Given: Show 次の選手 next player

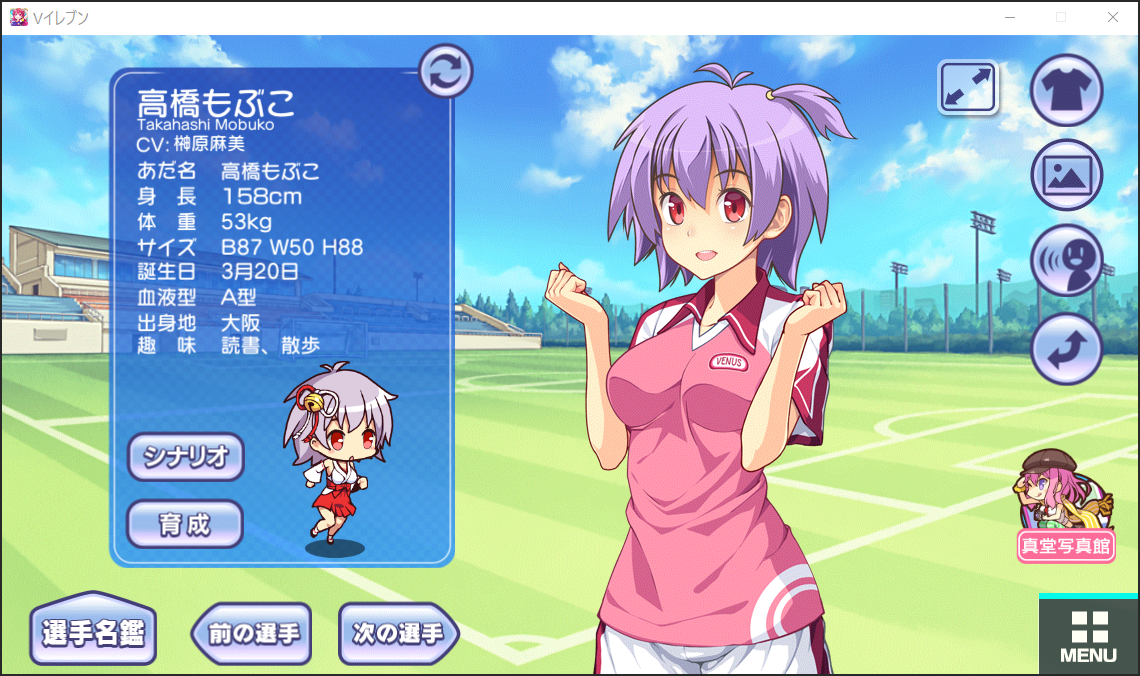Looking at the screenshot, I should coord(398,633).
